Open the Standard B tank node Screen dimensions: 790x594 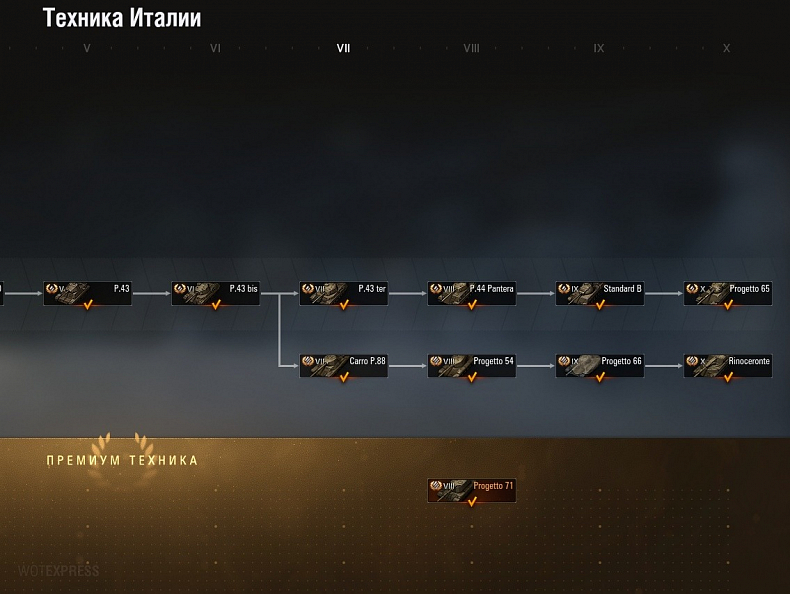(599, 292)
